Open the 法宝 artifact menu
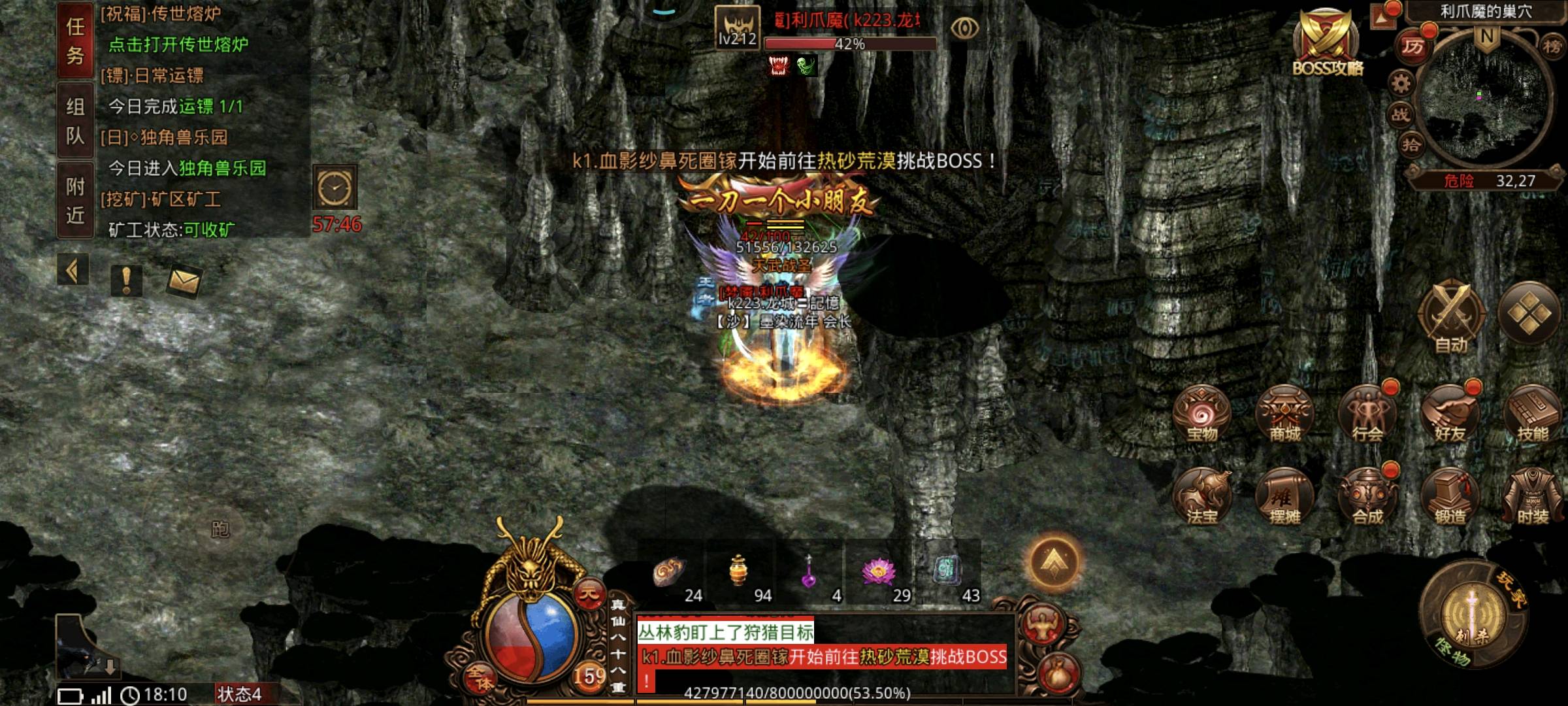This screenshot has height=706, width=1568. pos(1201,498)
